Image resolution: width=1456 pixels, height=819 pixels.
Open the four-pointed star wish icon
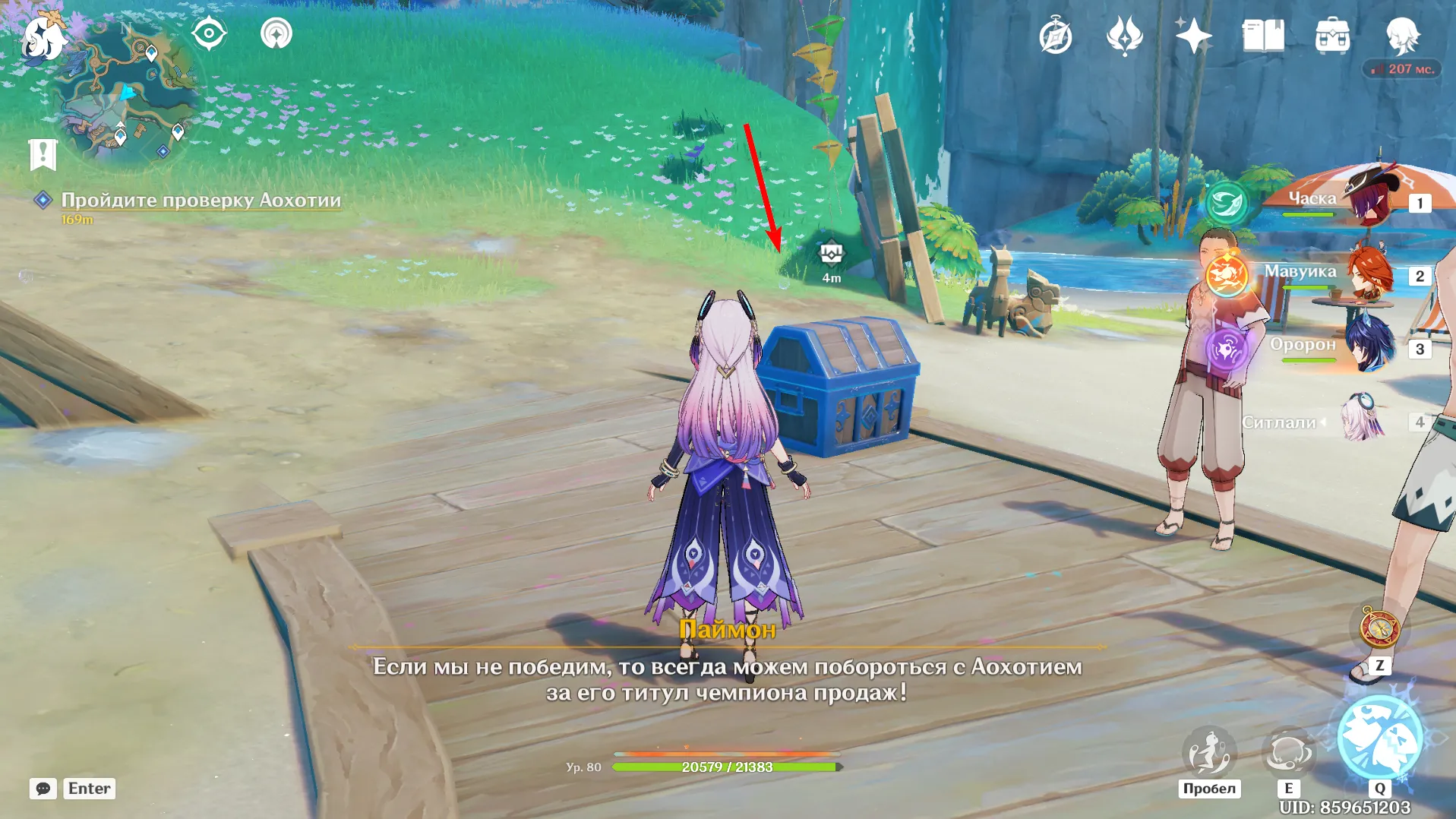(x=1192, y=36)
